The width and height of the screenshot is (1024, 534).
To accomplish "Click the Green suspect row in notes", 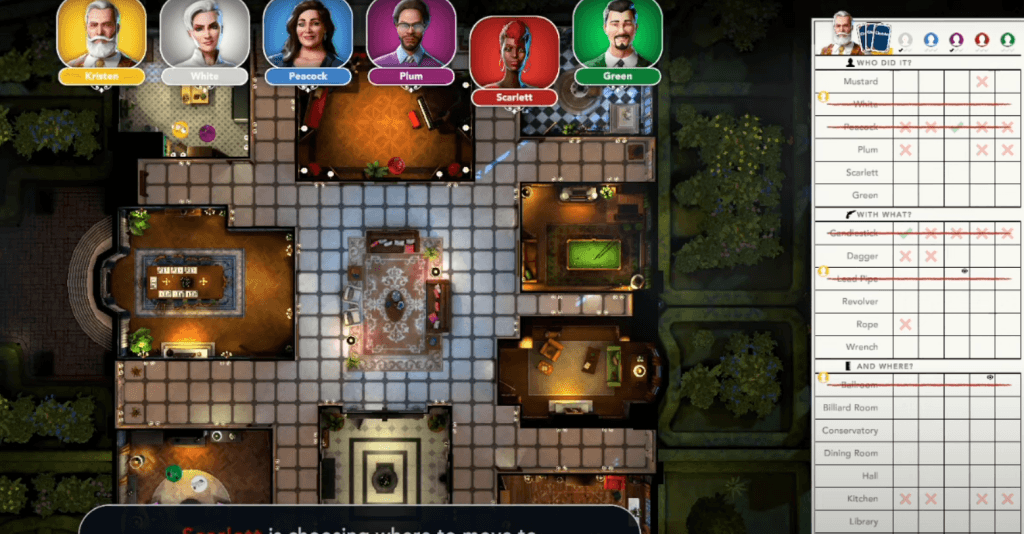I will (860, 196).
